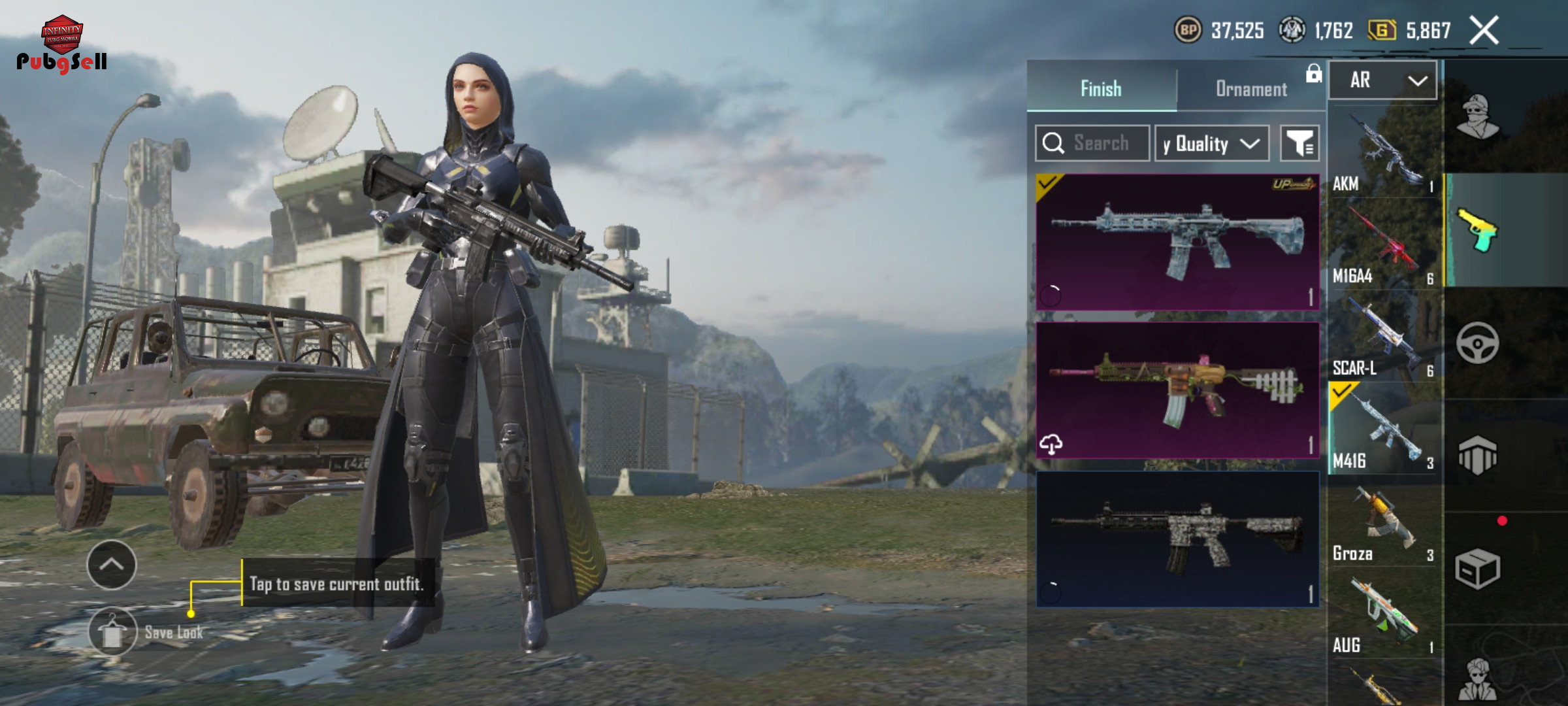Open the masked character outfit category

tap(1477, 118)
